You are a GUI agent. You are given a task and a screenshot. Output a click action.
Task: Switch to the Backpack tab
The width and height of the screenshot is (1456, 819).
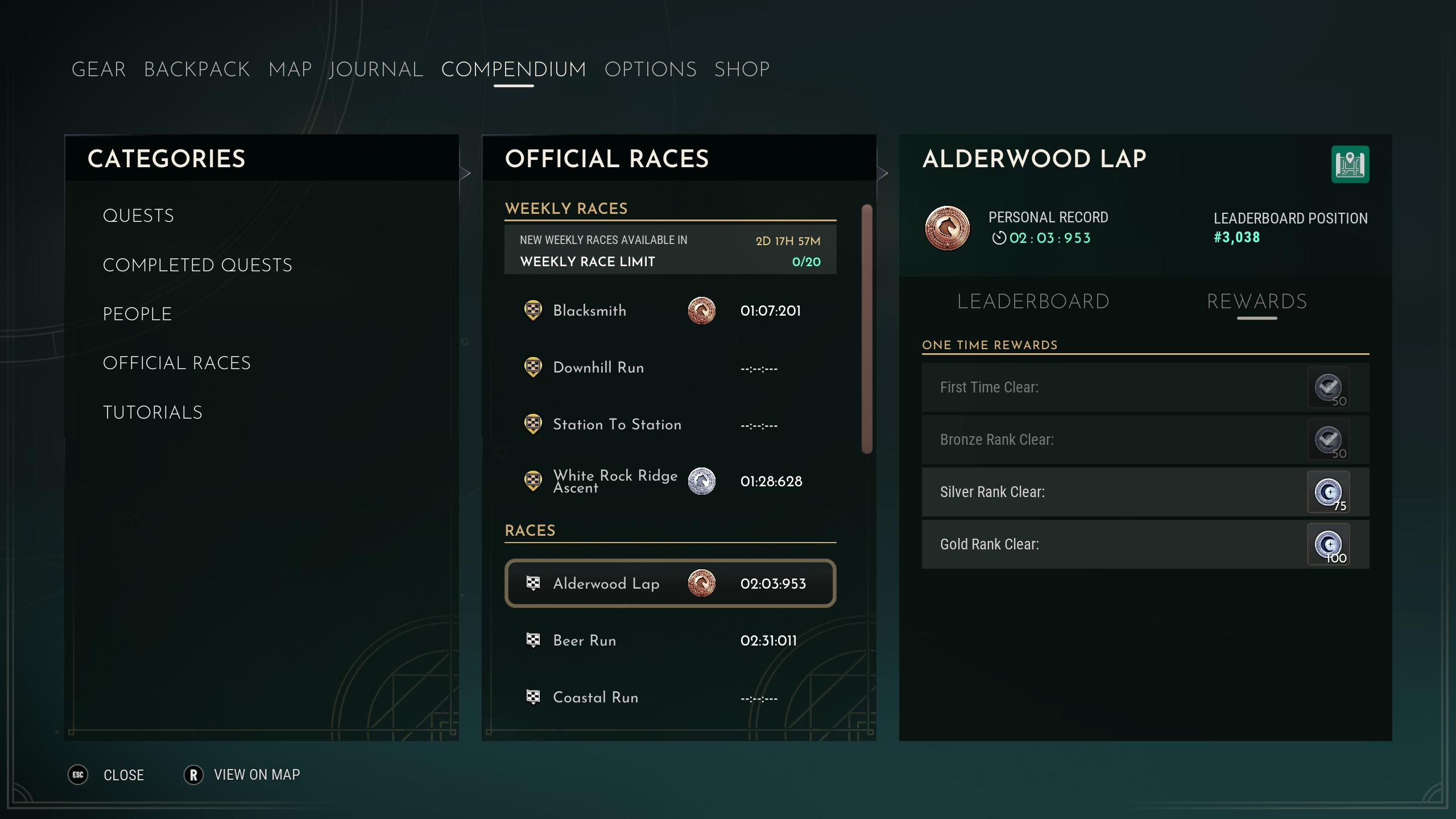197,69
